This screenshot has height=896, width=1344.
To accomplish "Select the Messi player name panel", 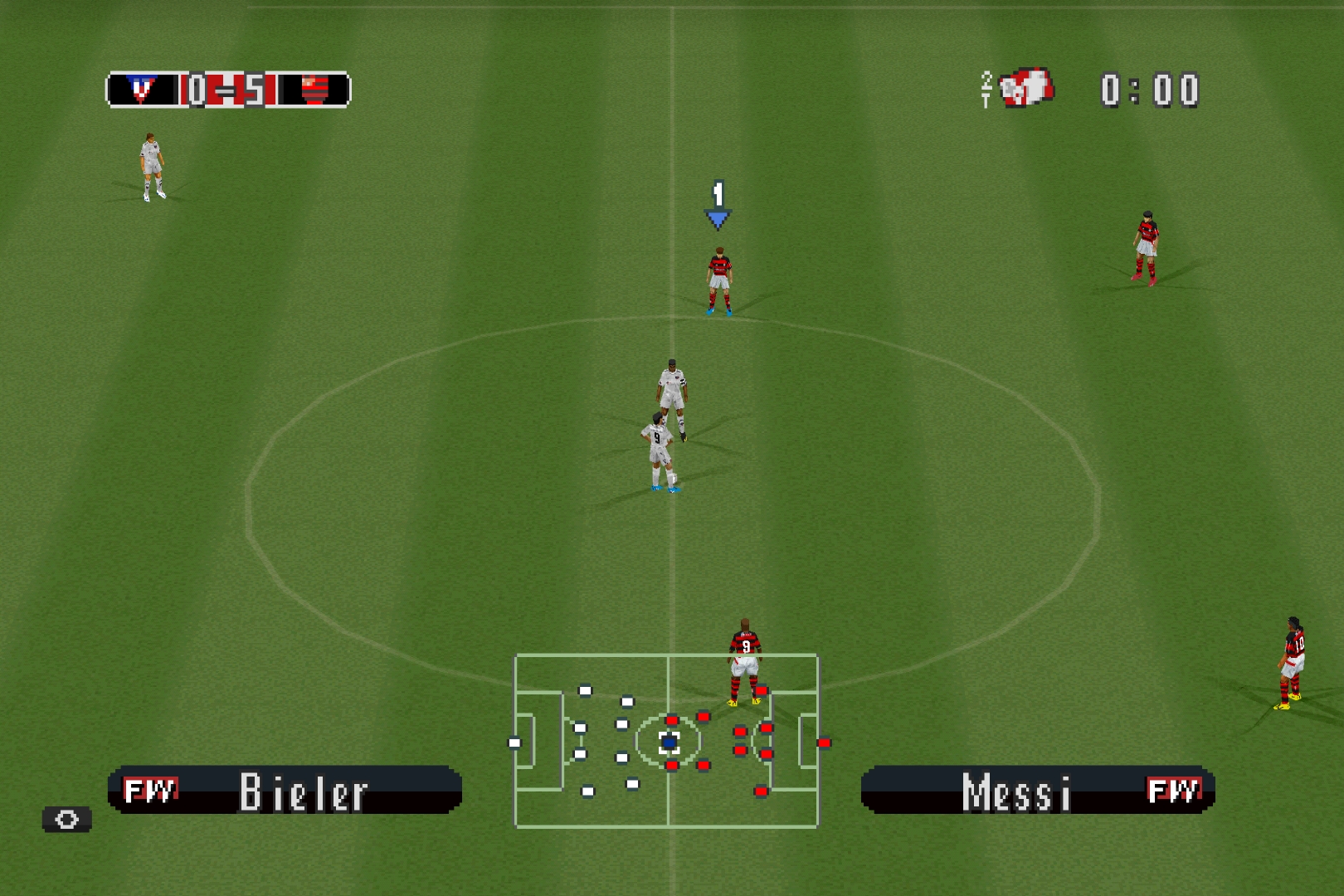I will 1038,790.
